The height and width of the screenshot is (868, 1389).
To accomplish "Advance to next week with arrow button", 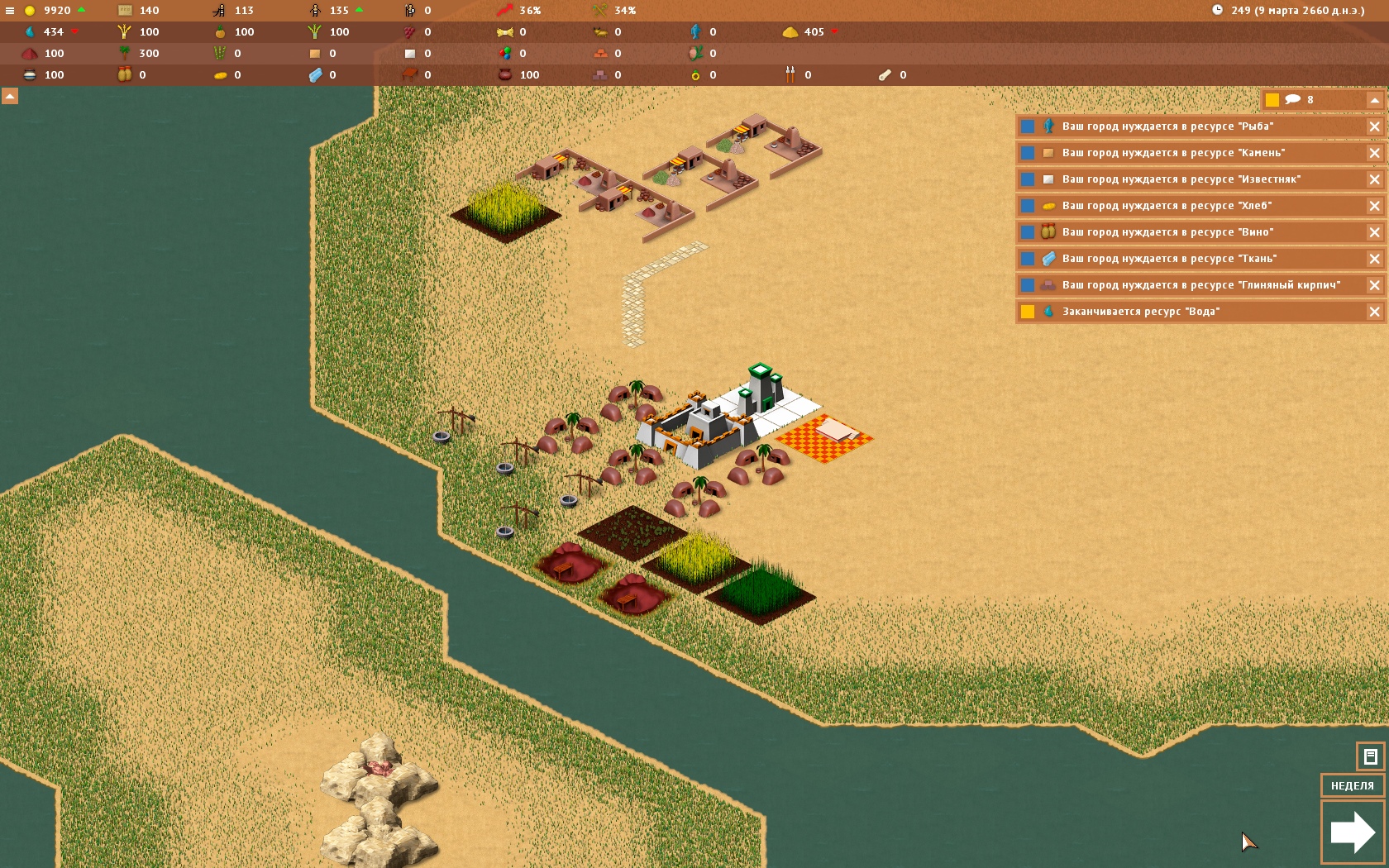I will pyautogui.click(x=1352, y=832).
